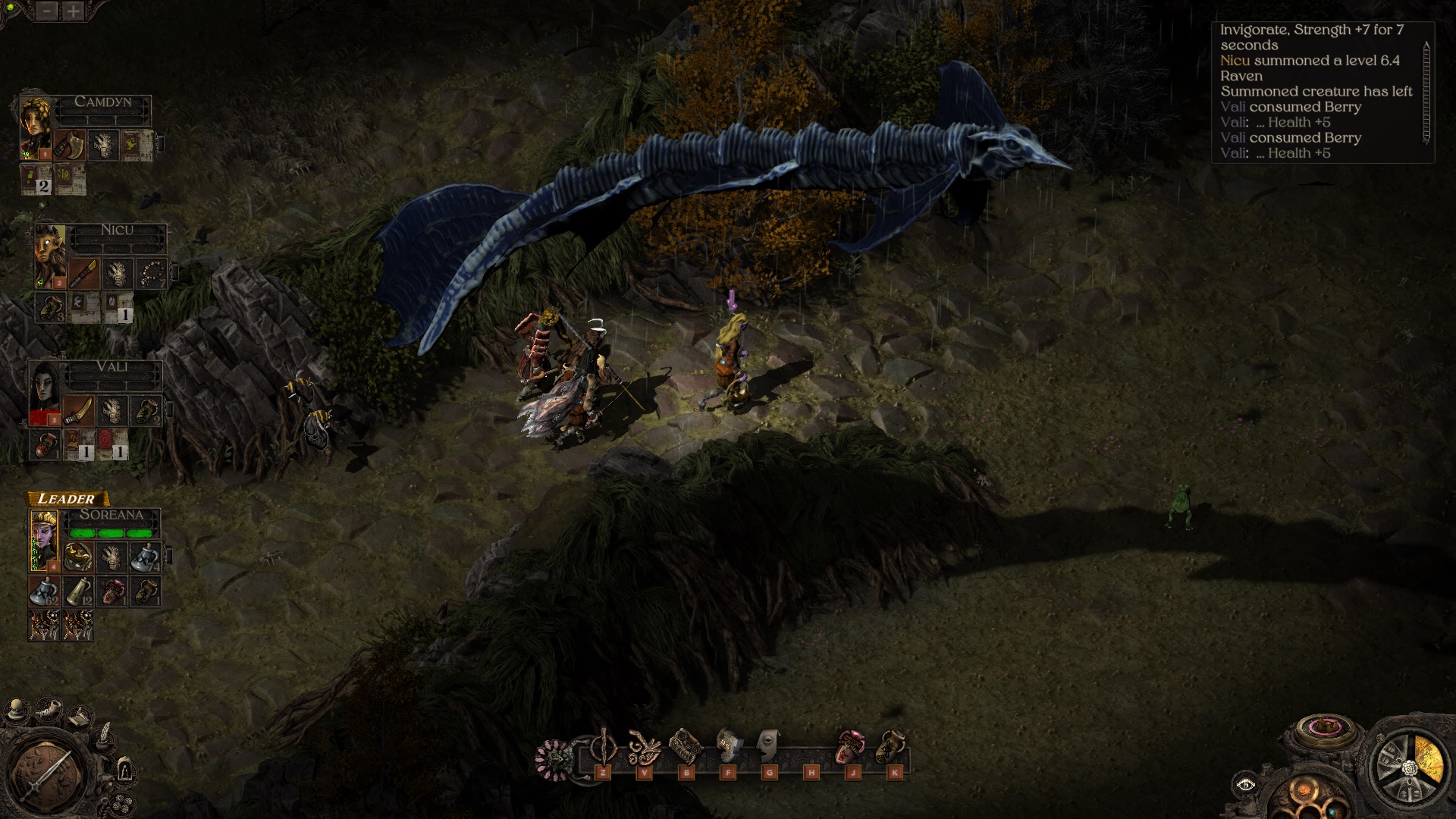Open the flower emblem at hotbar's left end
Screen dimensions: 1456x819
pos(553,758)
